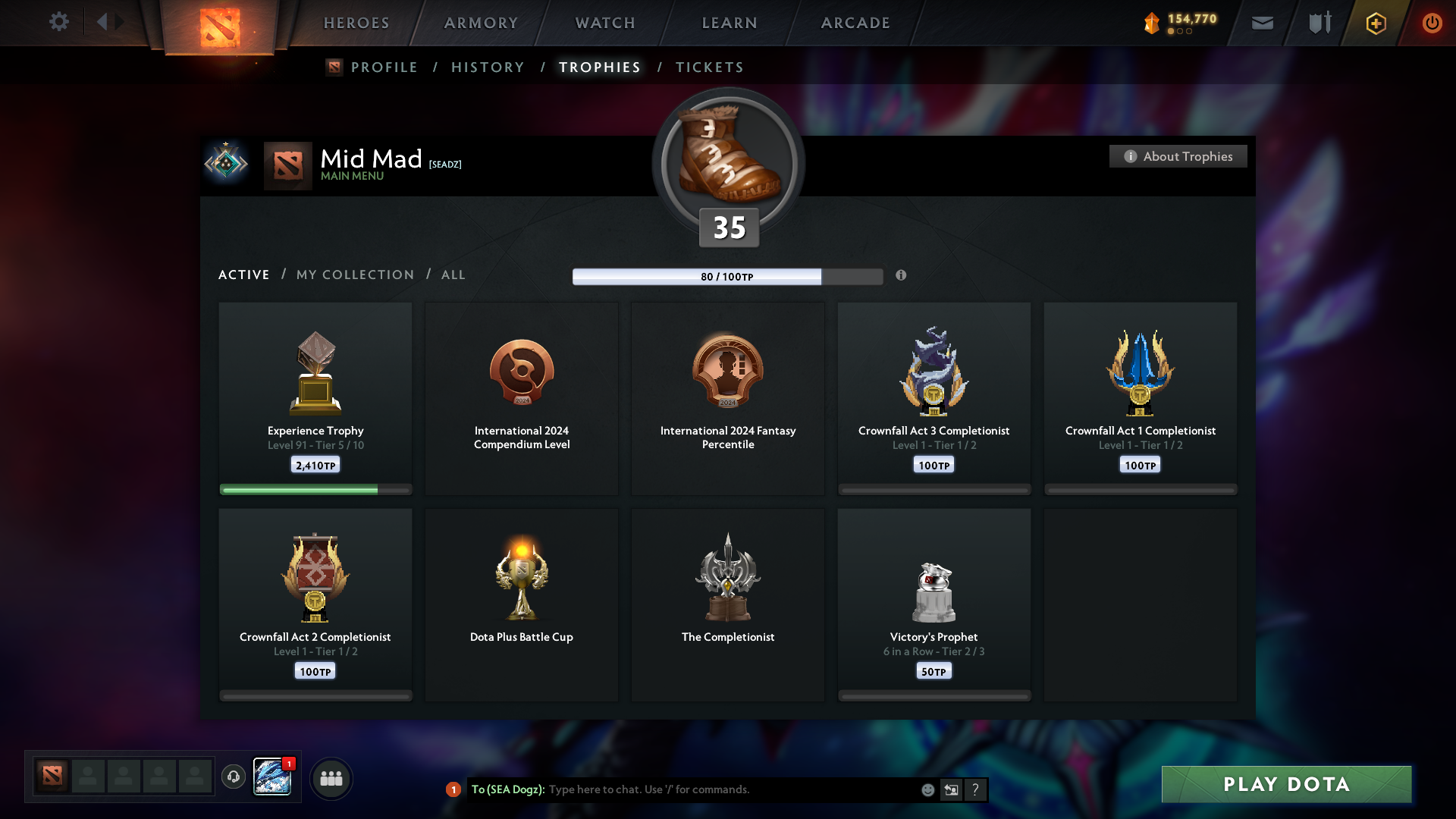
Task: Open the friends list people icon
Action: click(331, 778)
